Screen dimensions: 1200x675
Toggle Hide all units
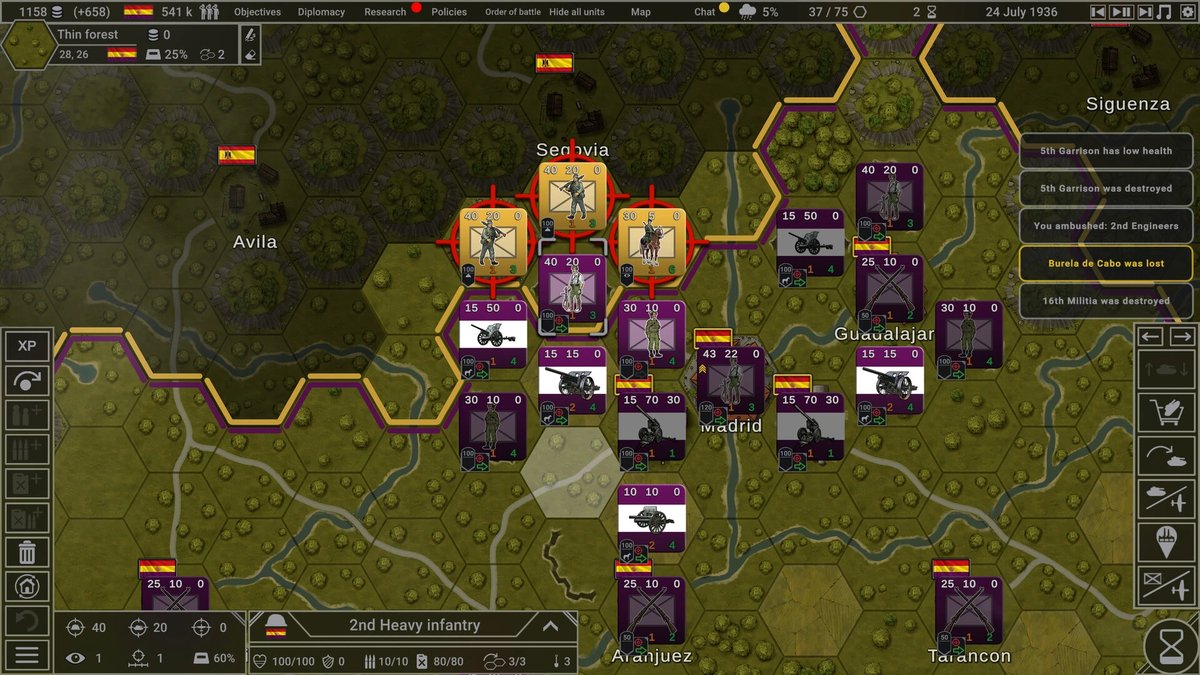coord(577,12)
